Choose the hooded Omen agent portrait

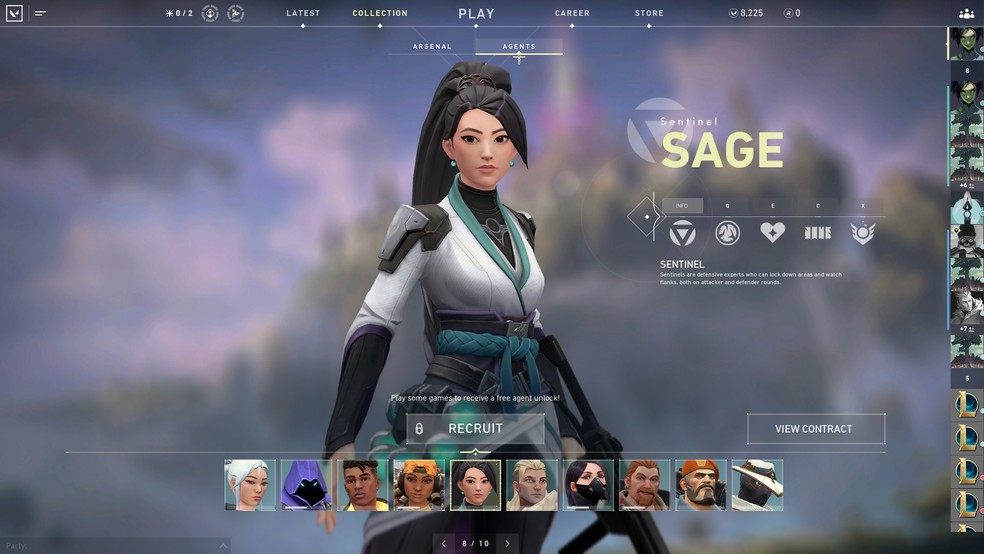(306, 486)
